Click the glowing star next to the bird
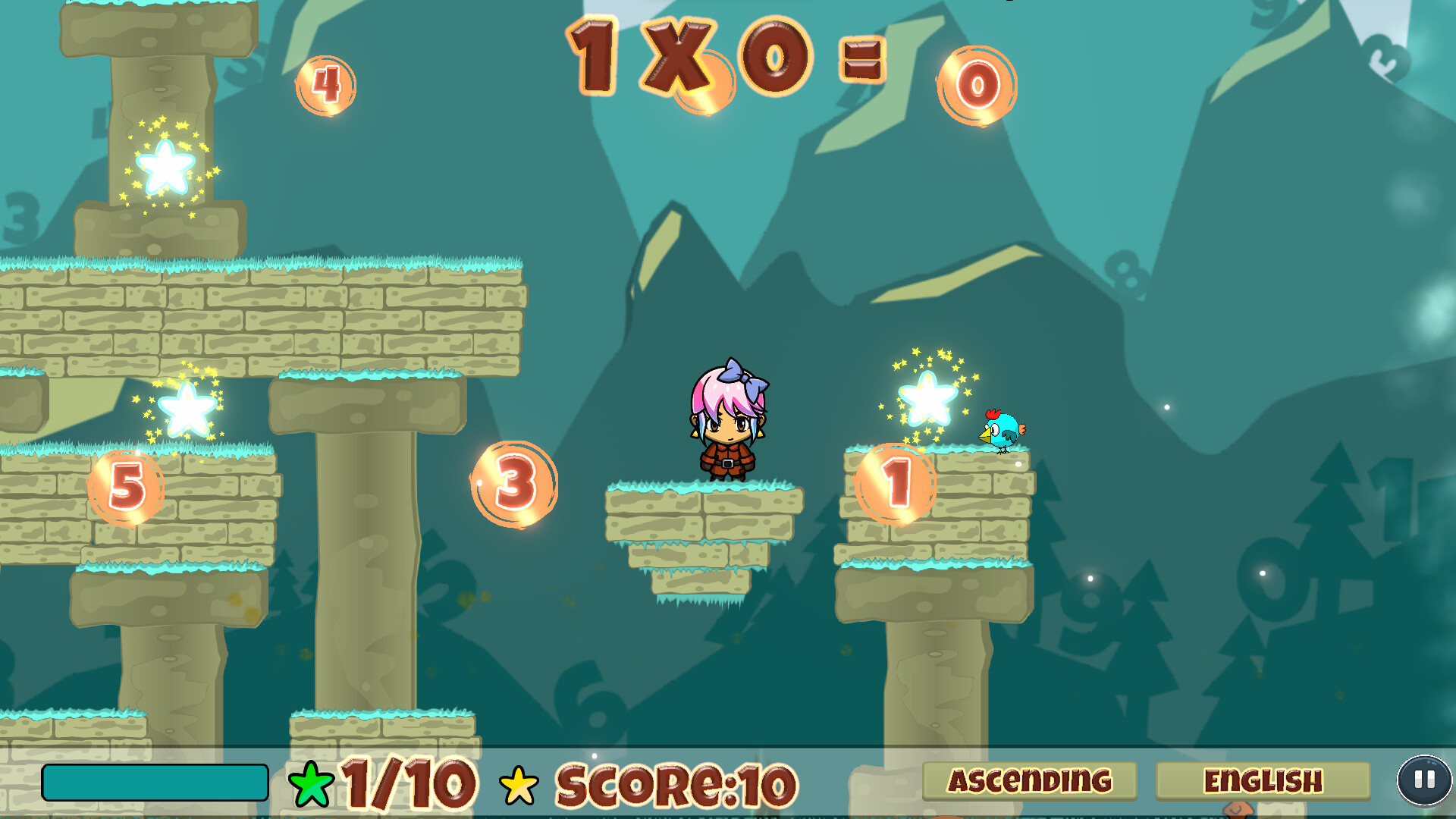 click(927, 398)
